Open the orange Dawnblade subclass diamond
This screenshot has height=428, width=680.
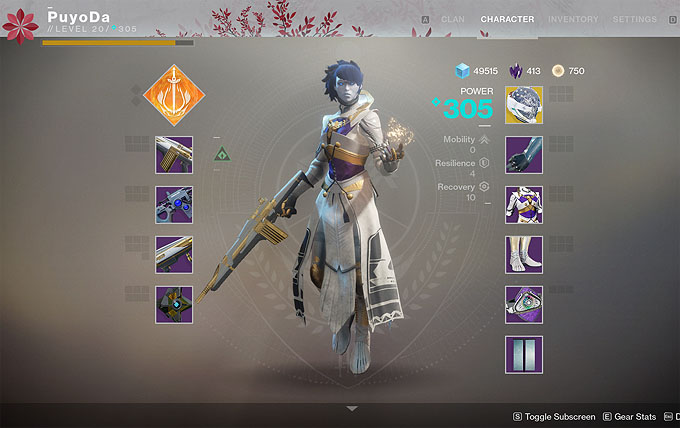pyautogui.click(x=174, y=97)
